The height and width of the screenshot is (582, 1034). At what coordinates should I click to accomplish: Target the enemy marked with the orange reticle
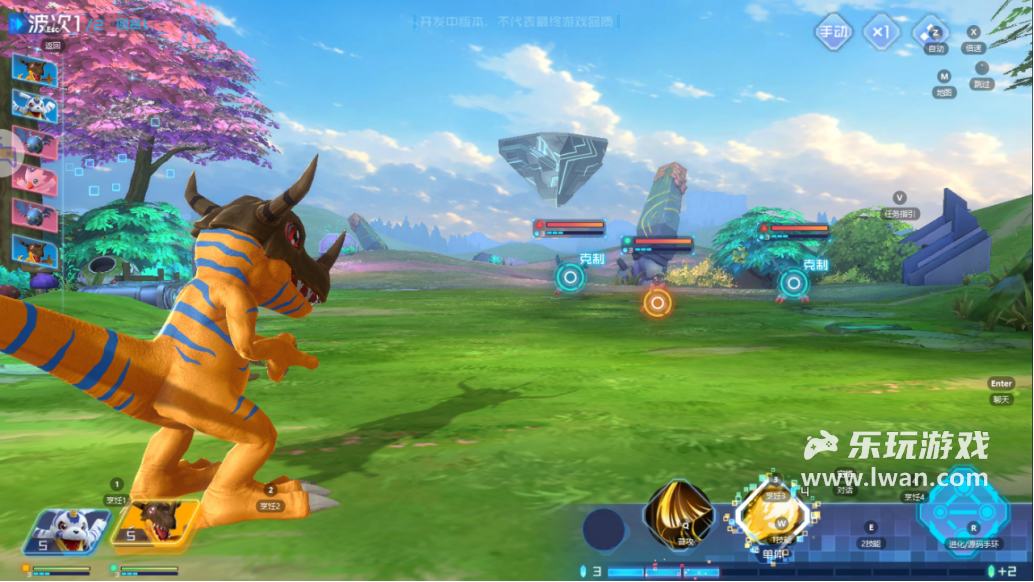(656, 302)
